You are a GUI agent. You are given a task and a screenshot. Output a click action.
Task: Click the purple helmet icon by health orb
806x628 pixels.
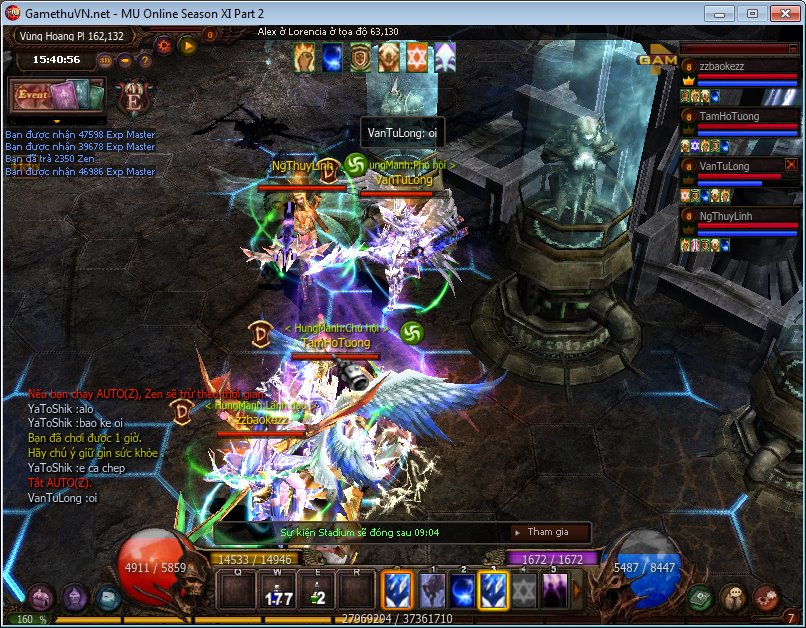(x=76, y=598)
